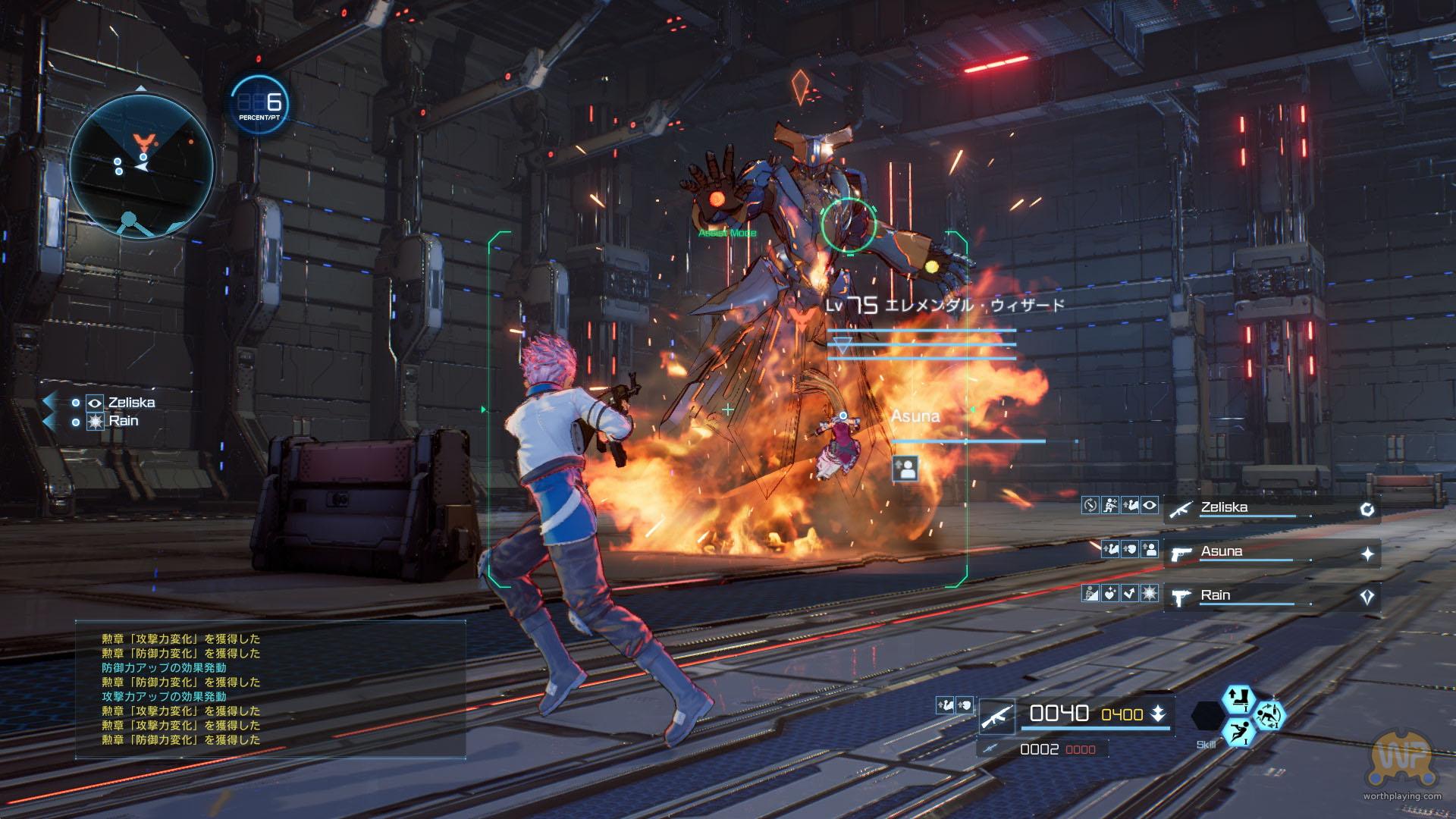
Task: Select Rain's party row with the submachine gun
Action: pos(1271,596)
